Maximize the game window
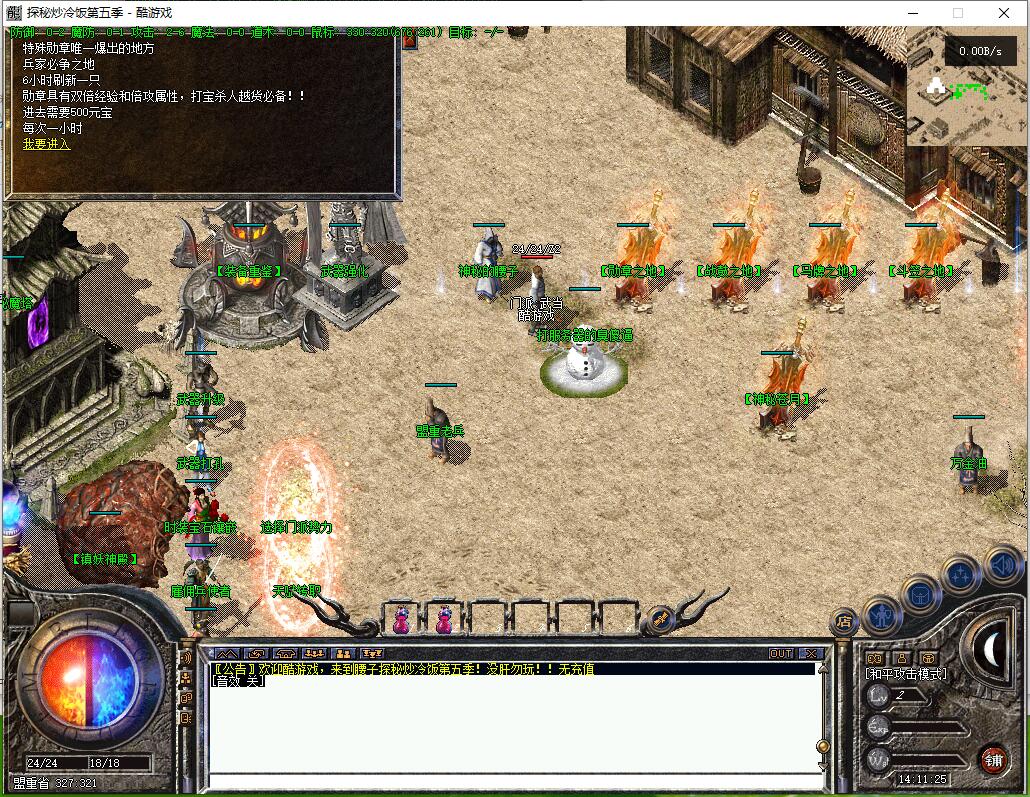The image size is (1030, 797). (x=958, y=13)
